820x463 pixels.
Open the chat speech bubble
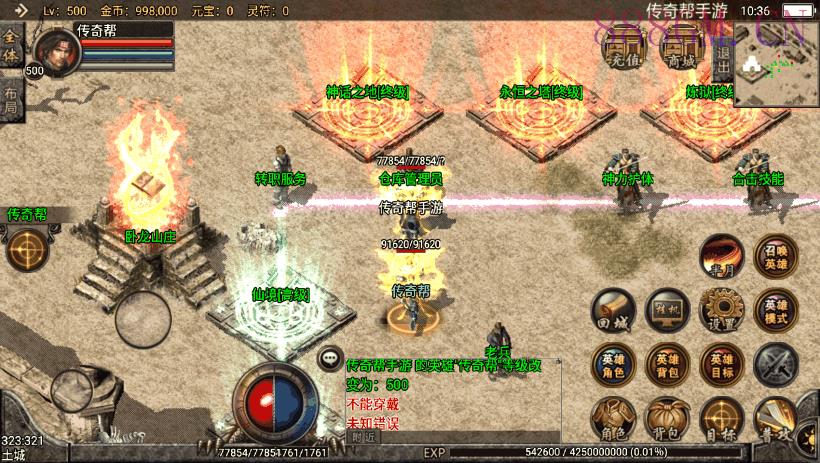pyautogui.click(x=329, y=358)
